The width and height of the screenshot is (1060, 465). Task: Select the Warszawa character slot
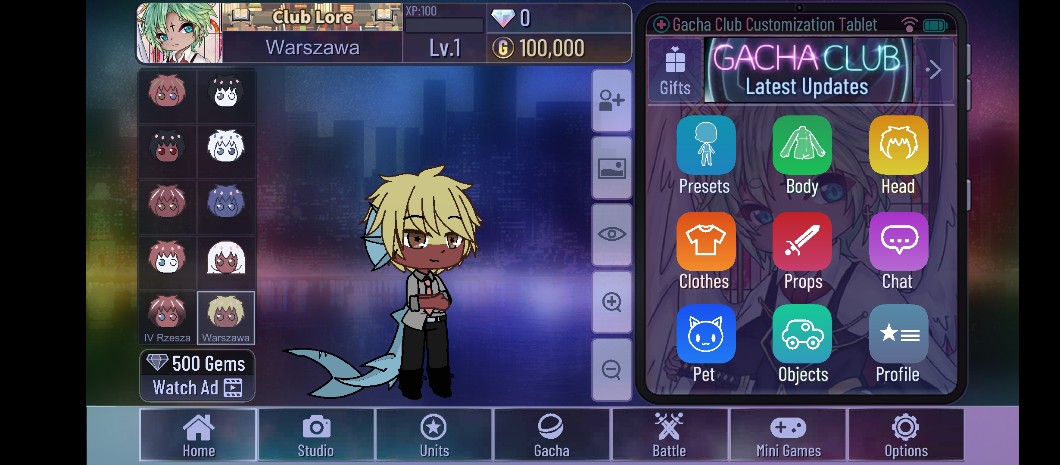[x=226, y=317]
